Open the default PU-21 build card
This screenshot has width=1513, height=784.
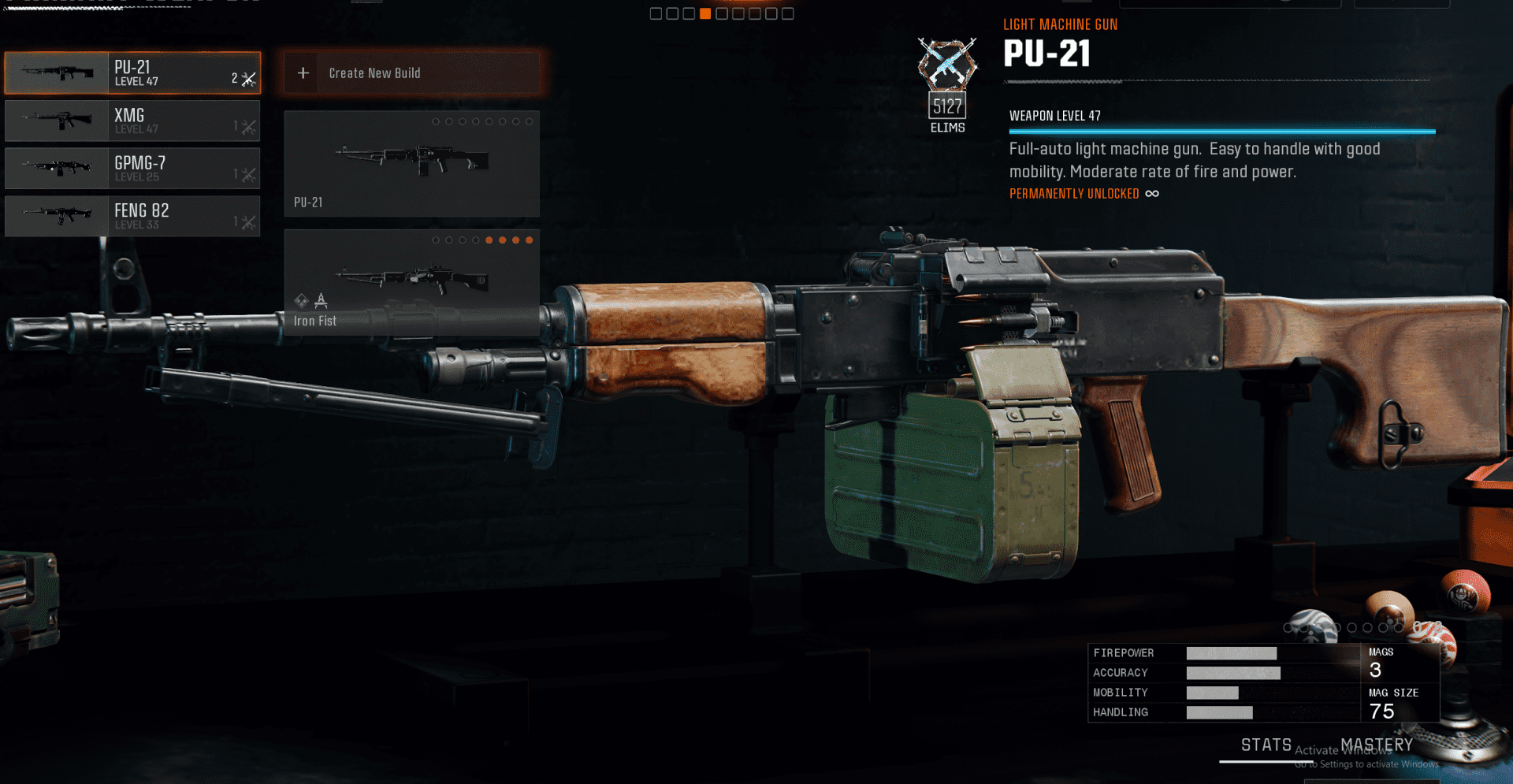411,164
